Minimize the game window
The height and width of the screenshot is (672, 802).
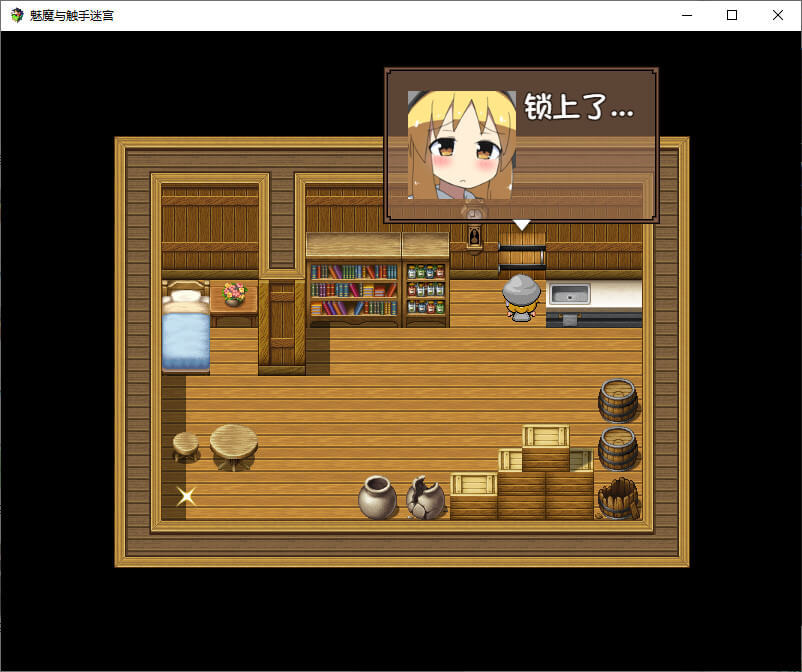(686, 15)
